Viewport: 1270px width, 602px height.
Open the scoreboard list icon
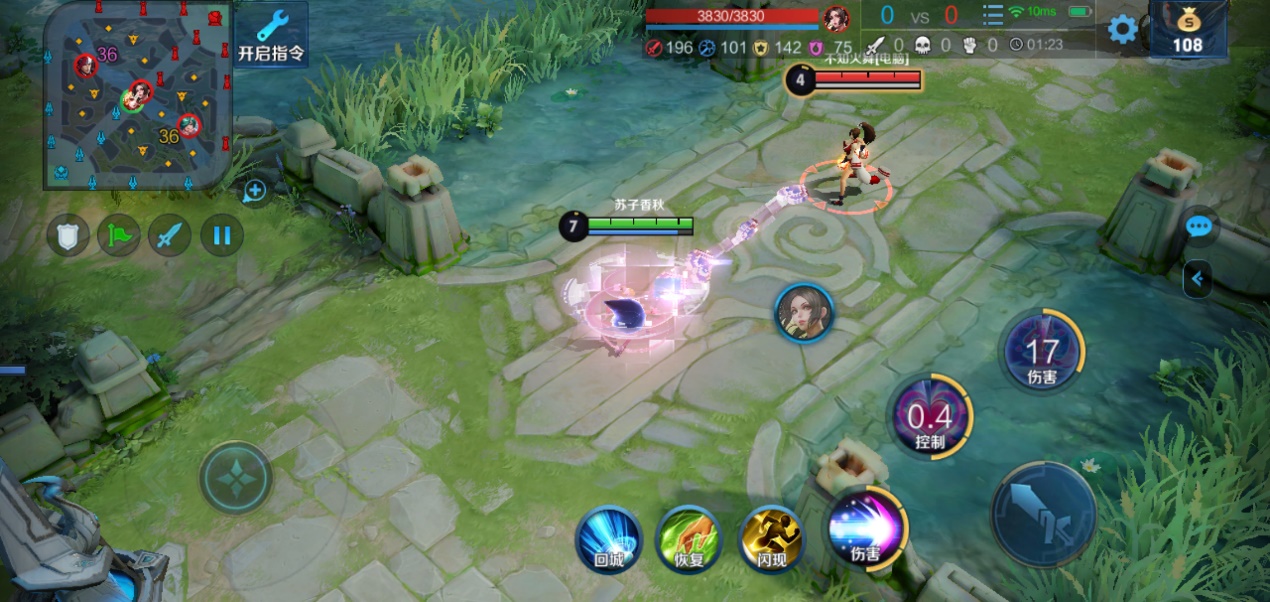point(992,15)
